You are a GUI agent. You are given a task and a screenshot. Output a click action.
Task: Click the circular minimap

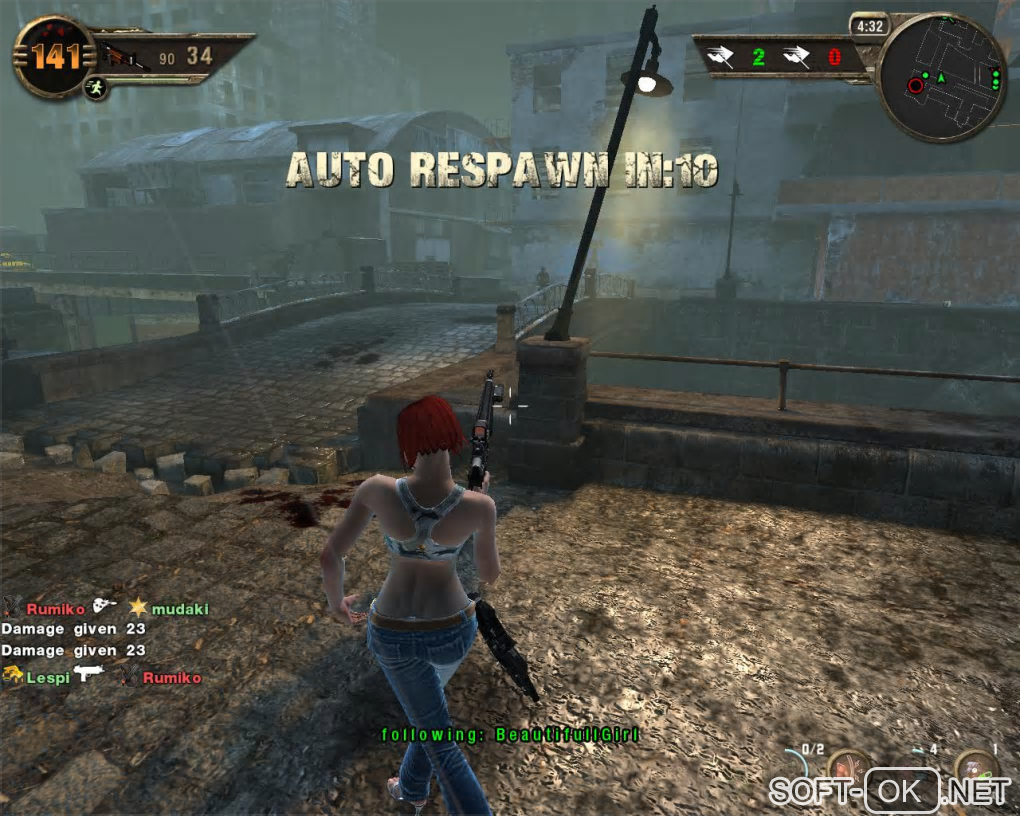click(x=941, y=77)
